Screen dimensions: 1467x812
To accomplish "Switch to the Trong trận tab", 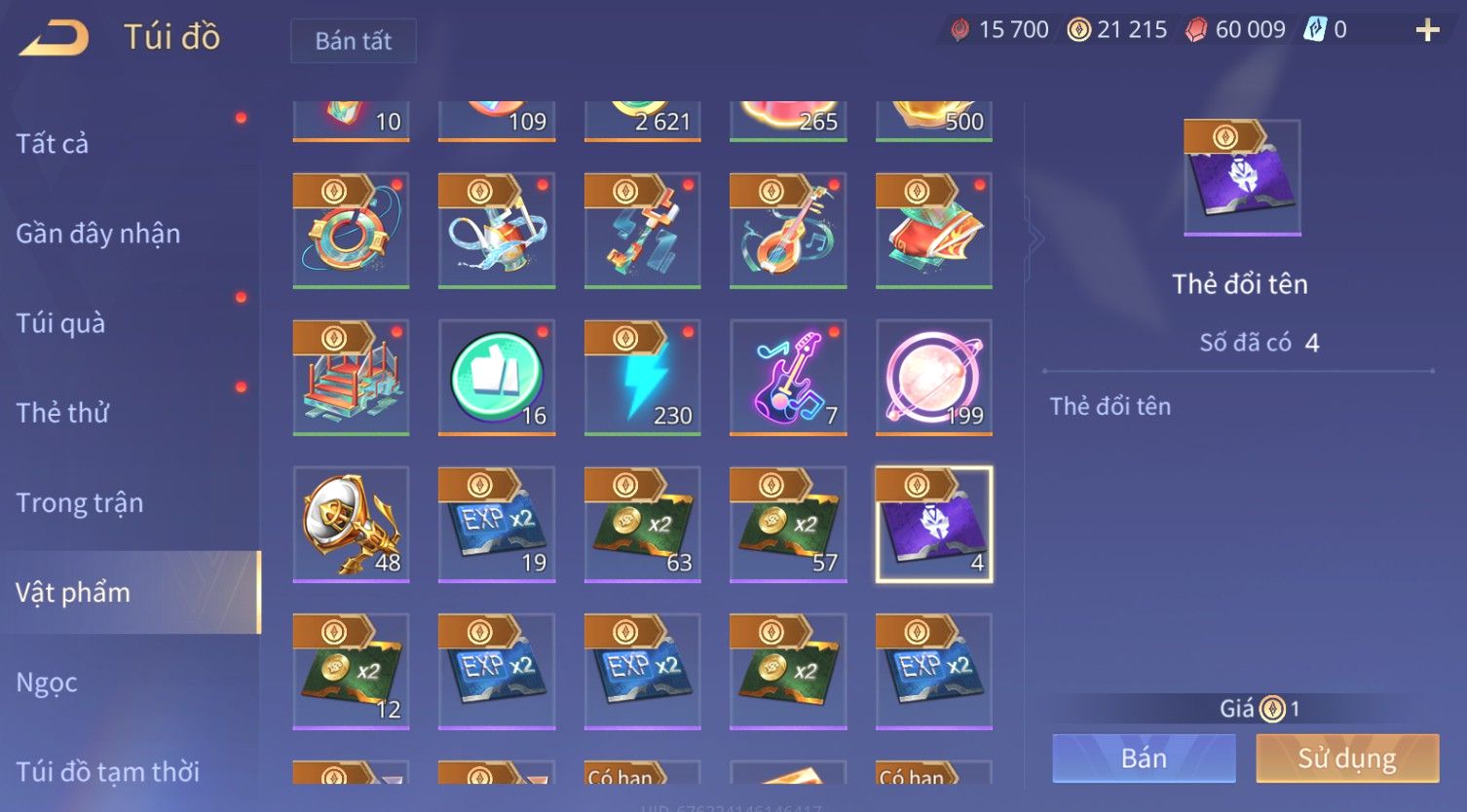I will [80, 502].
